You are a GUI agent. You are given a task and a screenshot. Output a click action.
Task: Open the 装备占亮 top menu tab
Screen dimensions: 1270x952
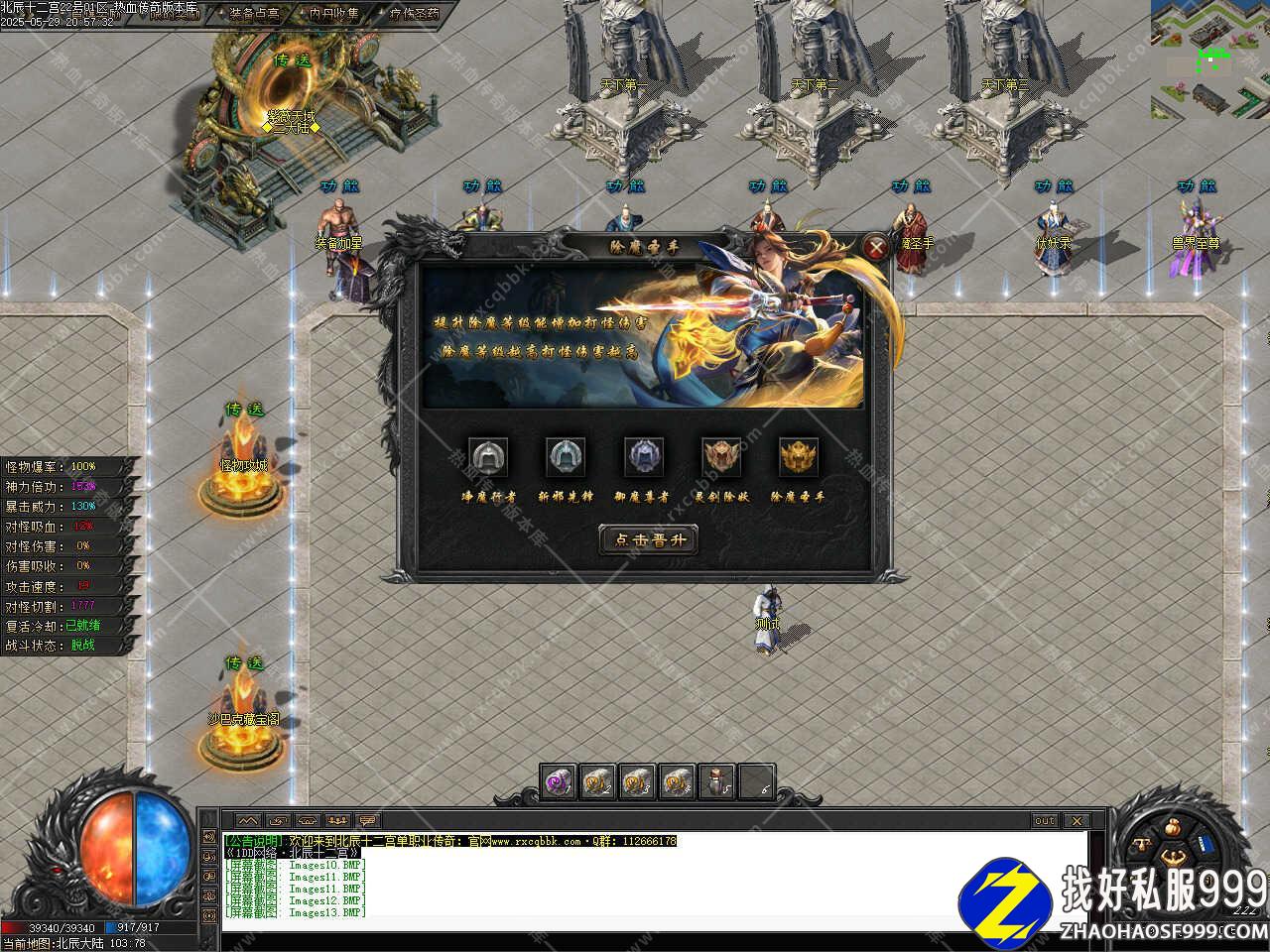(x=254, y=14)
